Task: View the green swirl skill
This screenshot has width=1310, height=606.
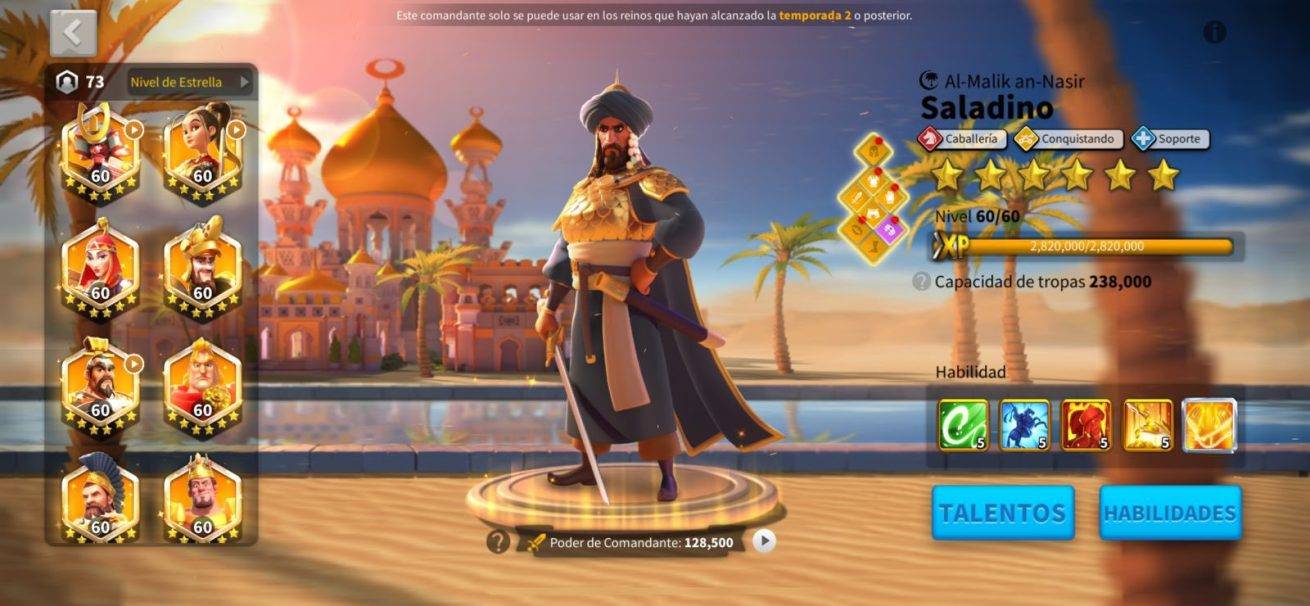Action: (x=963, y=425)
